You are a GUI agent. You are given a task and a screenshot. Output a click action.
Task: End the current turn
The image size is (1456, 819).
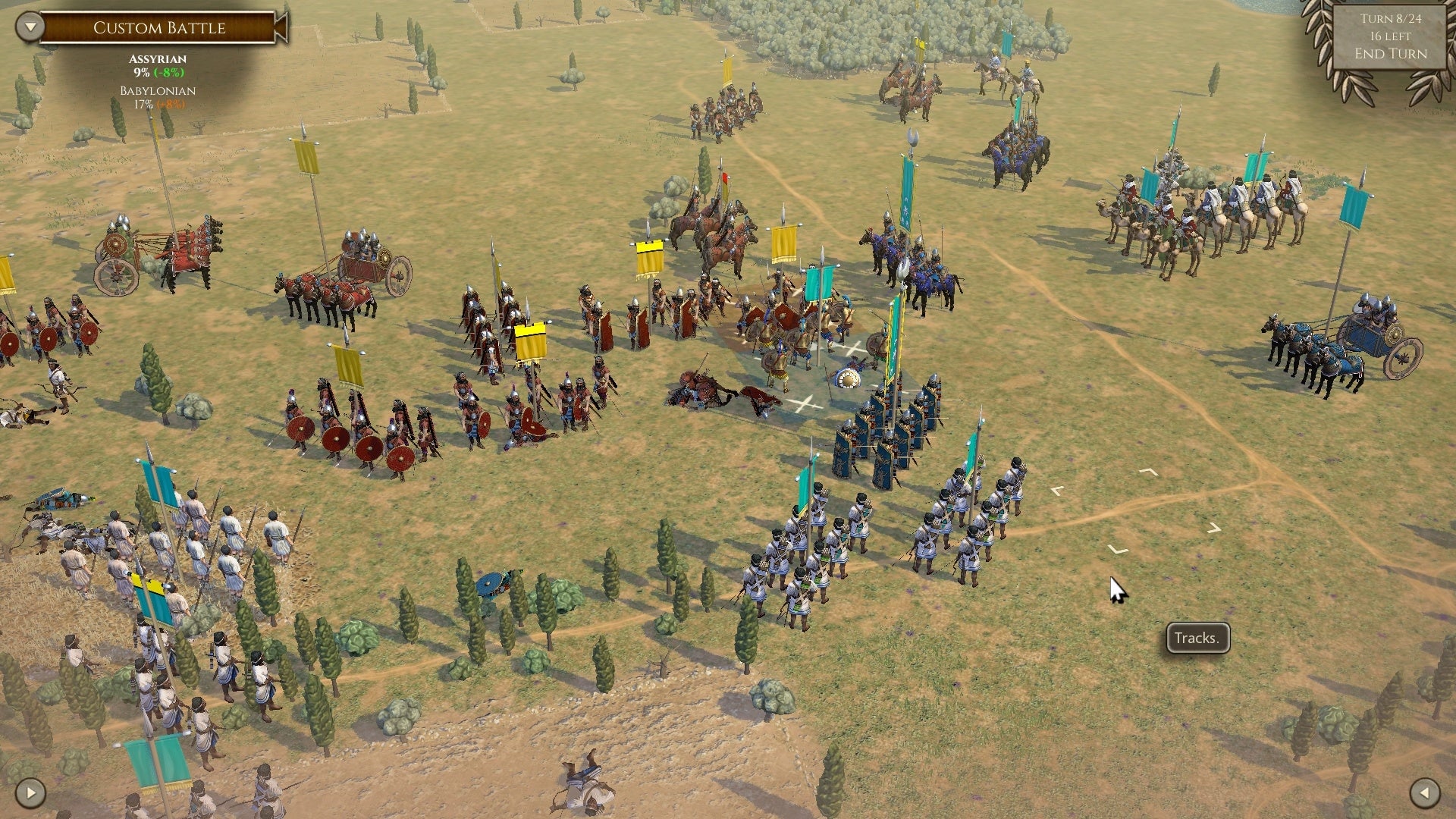pos(1390,54)
